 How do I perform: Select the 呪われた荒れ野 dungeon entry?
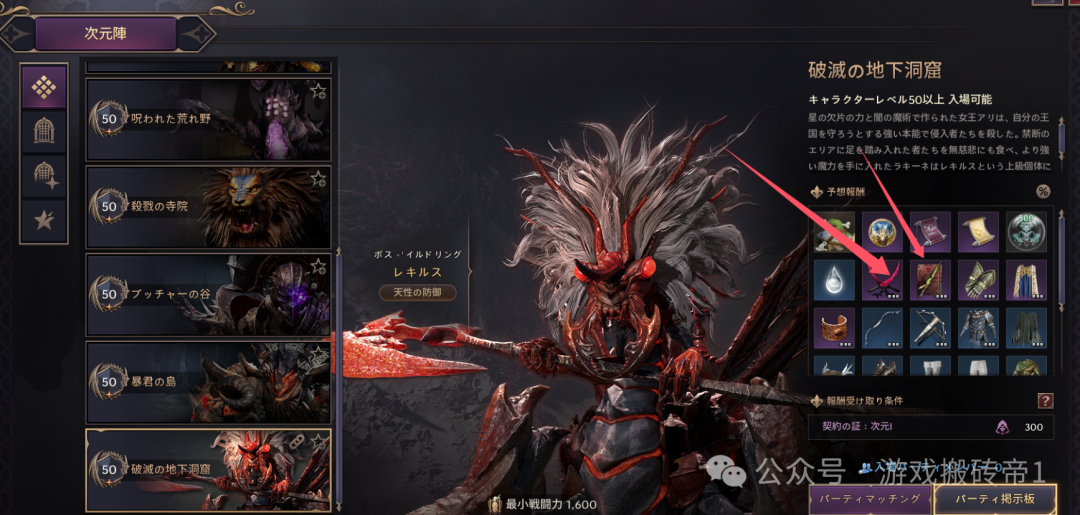click(208, 120)
